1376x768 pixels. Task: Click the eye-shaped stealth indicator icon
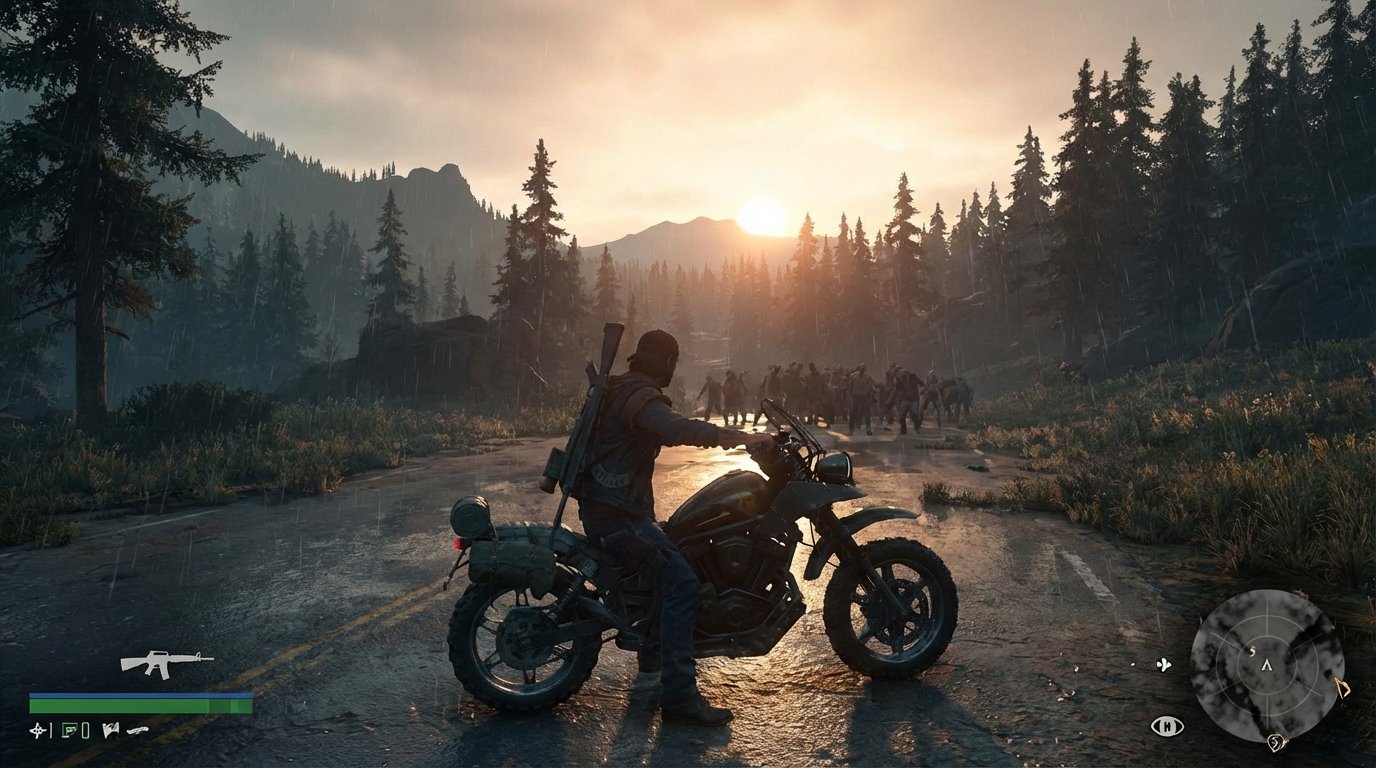[1167, 727]
